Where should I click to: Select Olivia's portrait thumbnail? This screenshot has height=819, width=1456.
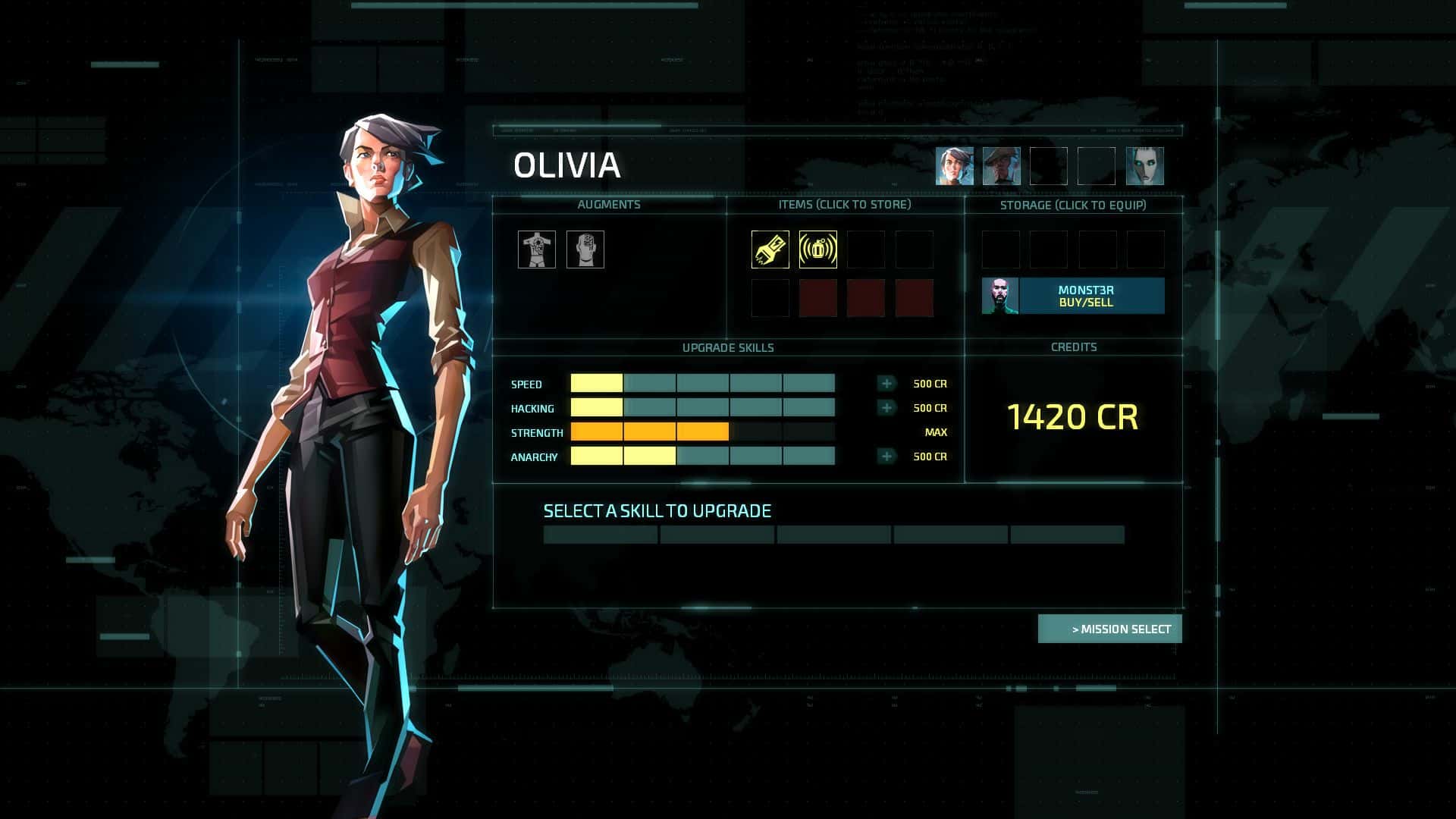coord(954,165)
